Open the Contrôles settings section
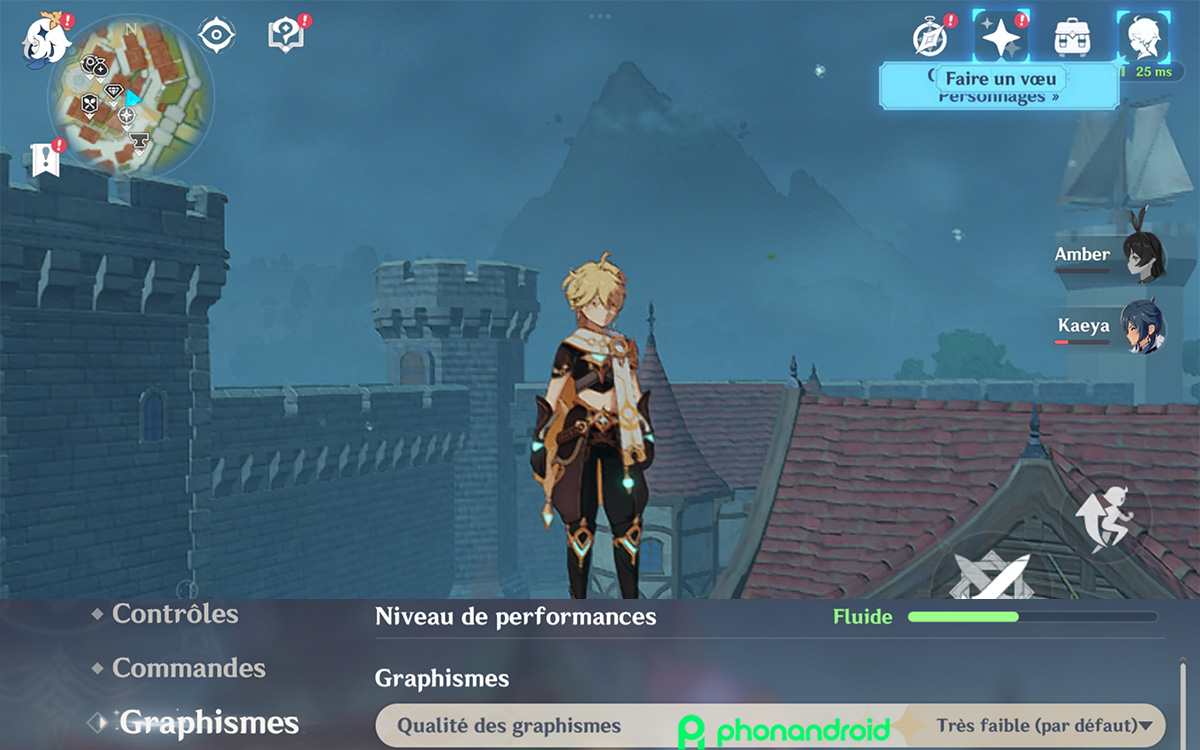This screenshot has height=750, width=1200. tap(175, 614)
